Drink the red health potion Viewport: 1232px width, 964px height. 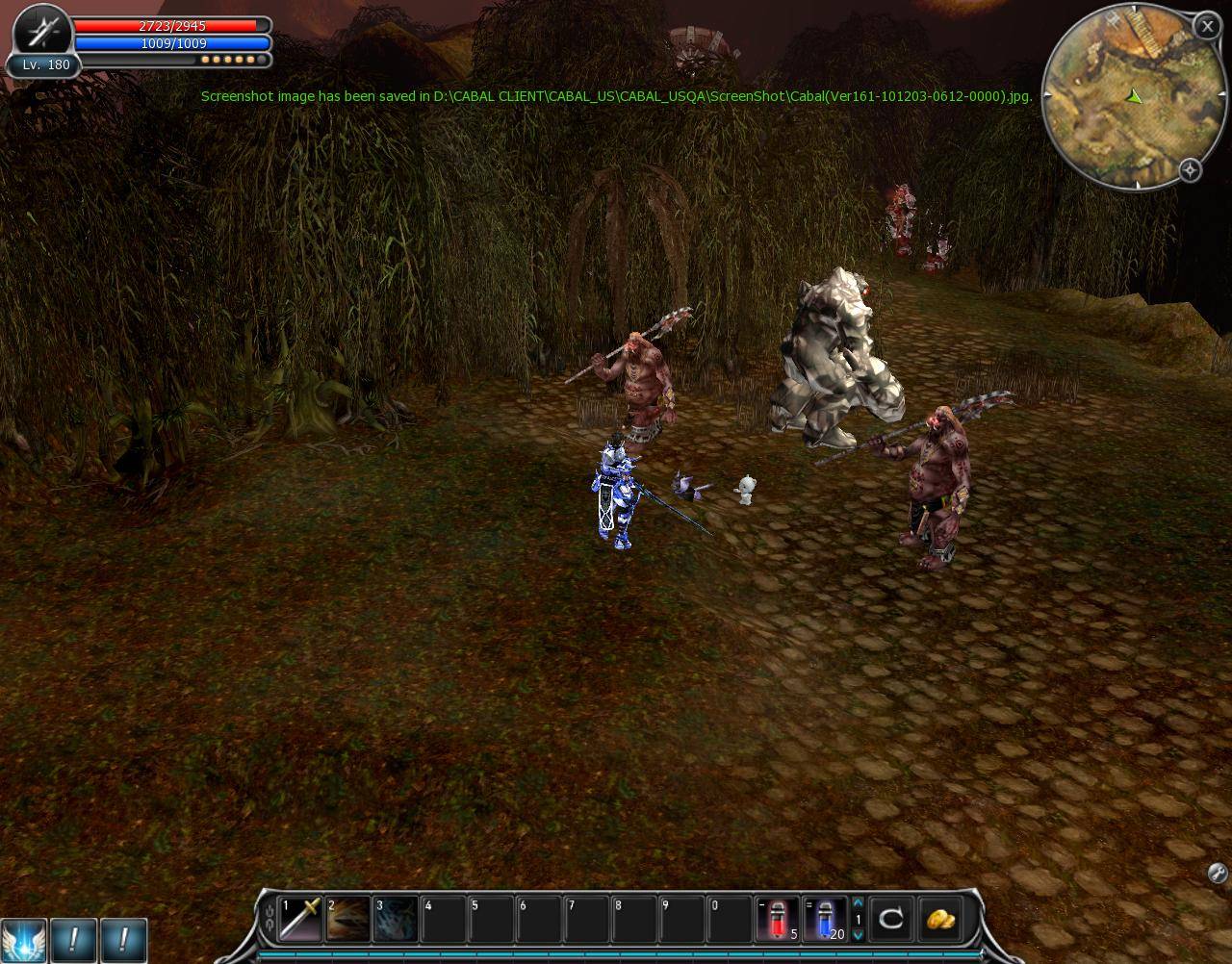[x=778, y=918]
